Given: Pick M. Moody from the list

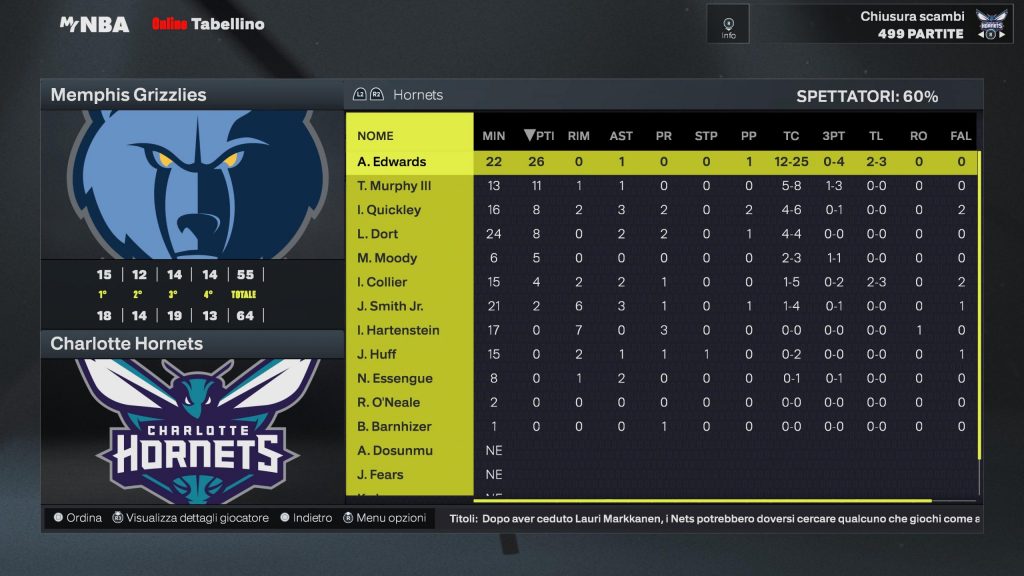Looking at the screenshot, I should click(387, 258).
